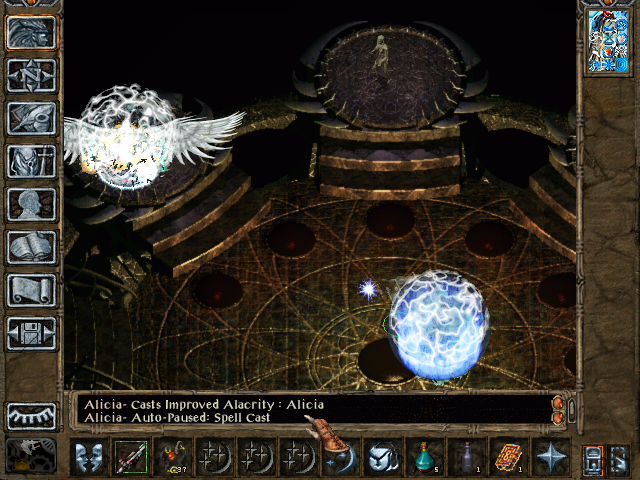This screenshot has width=640, height=480.
Task: Open the journal screen
Action: coord(31,119)
